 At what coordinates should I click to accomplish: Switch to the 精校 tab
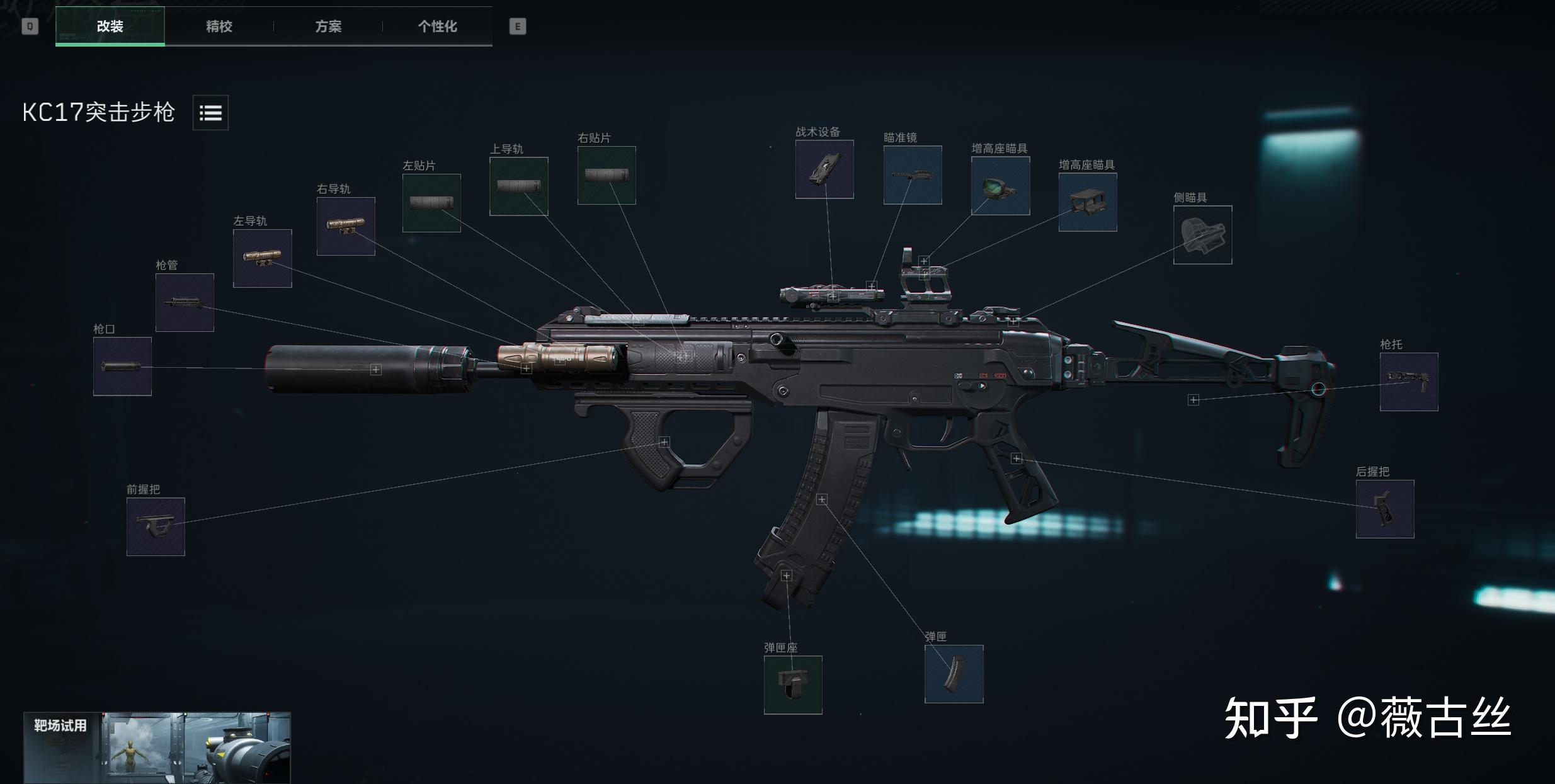[x=219, y=26]
